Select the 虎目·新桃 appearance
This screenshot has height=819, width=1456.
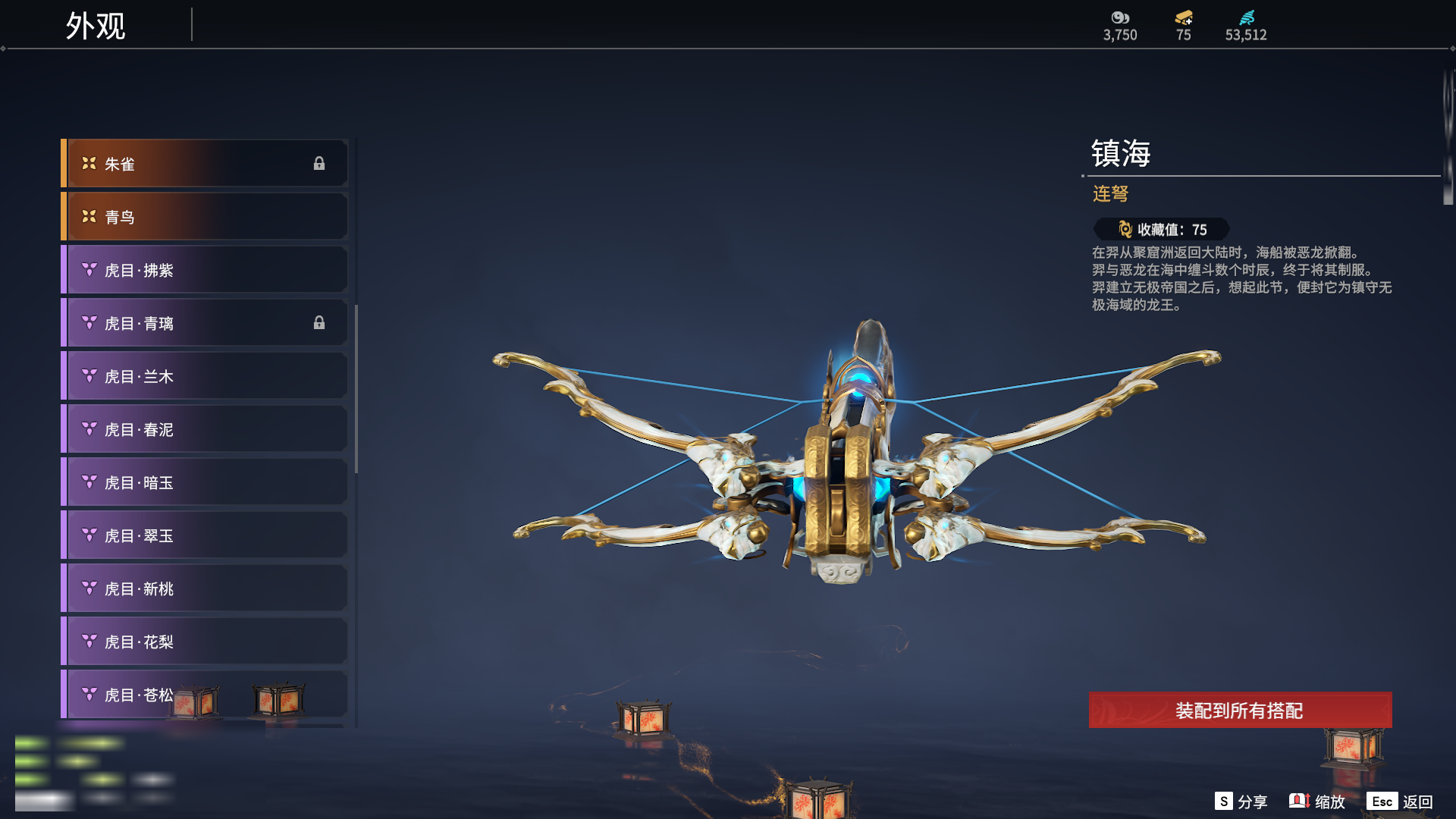(x=205, y=588)
